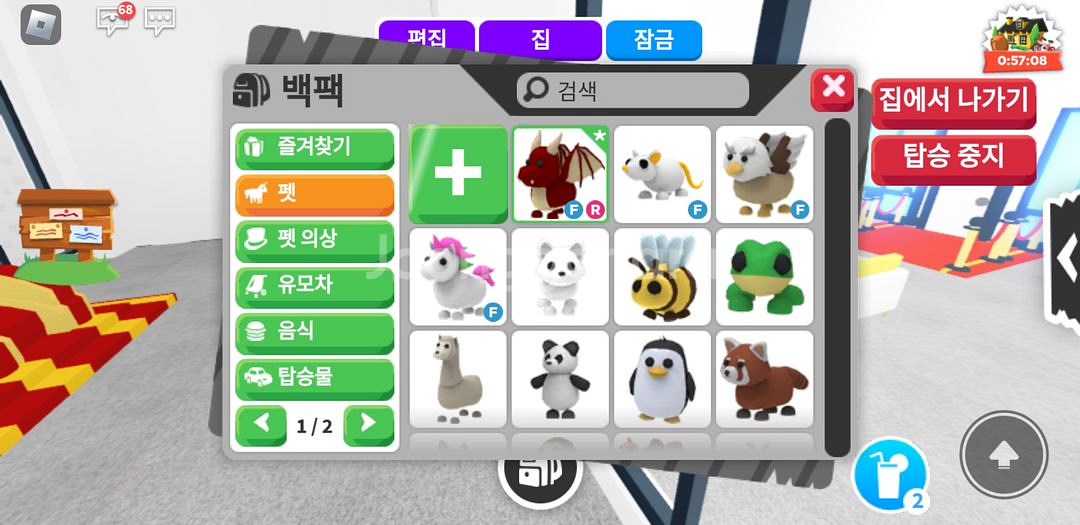This screenshot has width=1080, height=525.
Task: Click the 집에서 나가기 button
Action: [953, 101]
